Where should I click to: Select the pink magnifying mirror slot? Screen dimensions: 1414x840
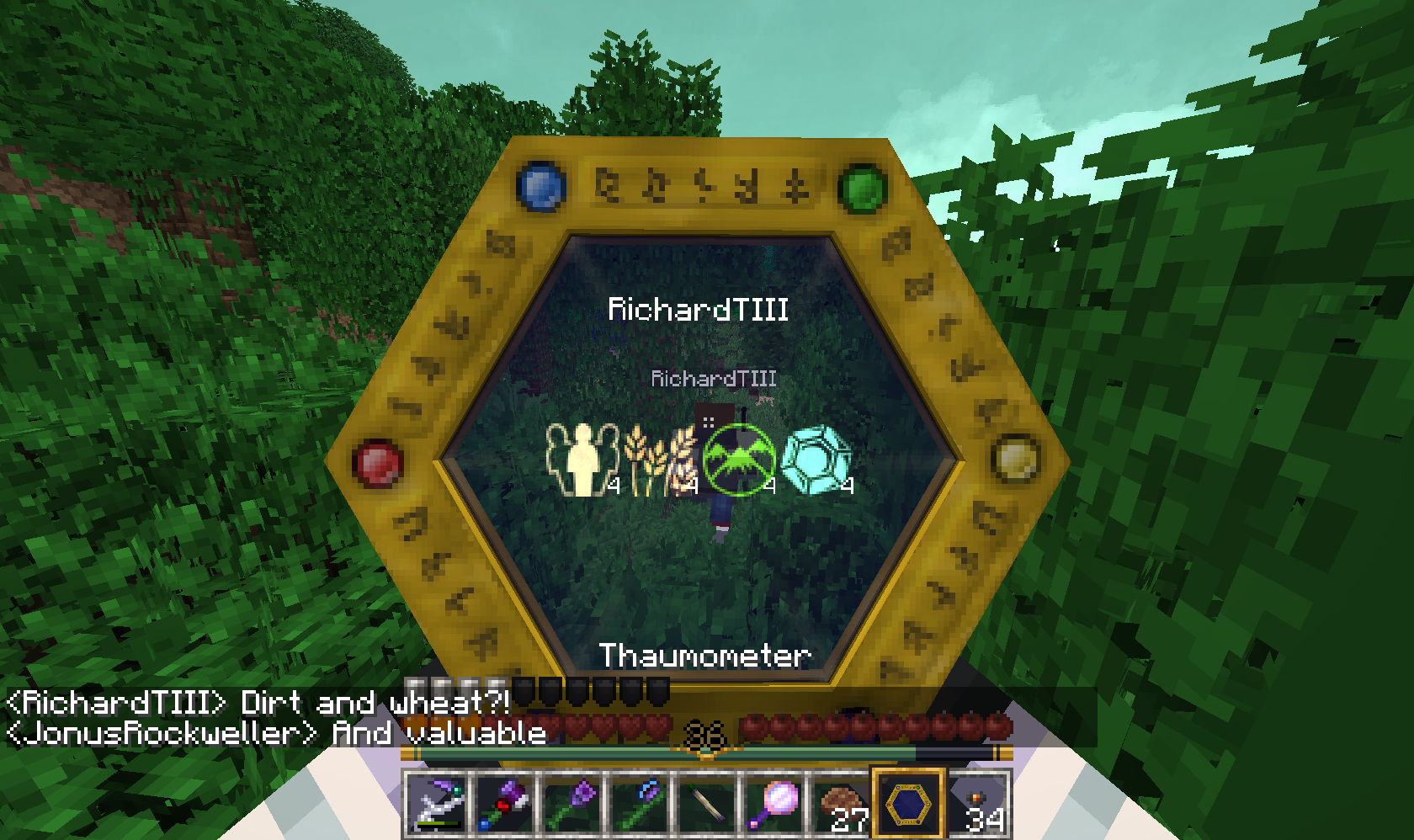click(x=773, y=805)
